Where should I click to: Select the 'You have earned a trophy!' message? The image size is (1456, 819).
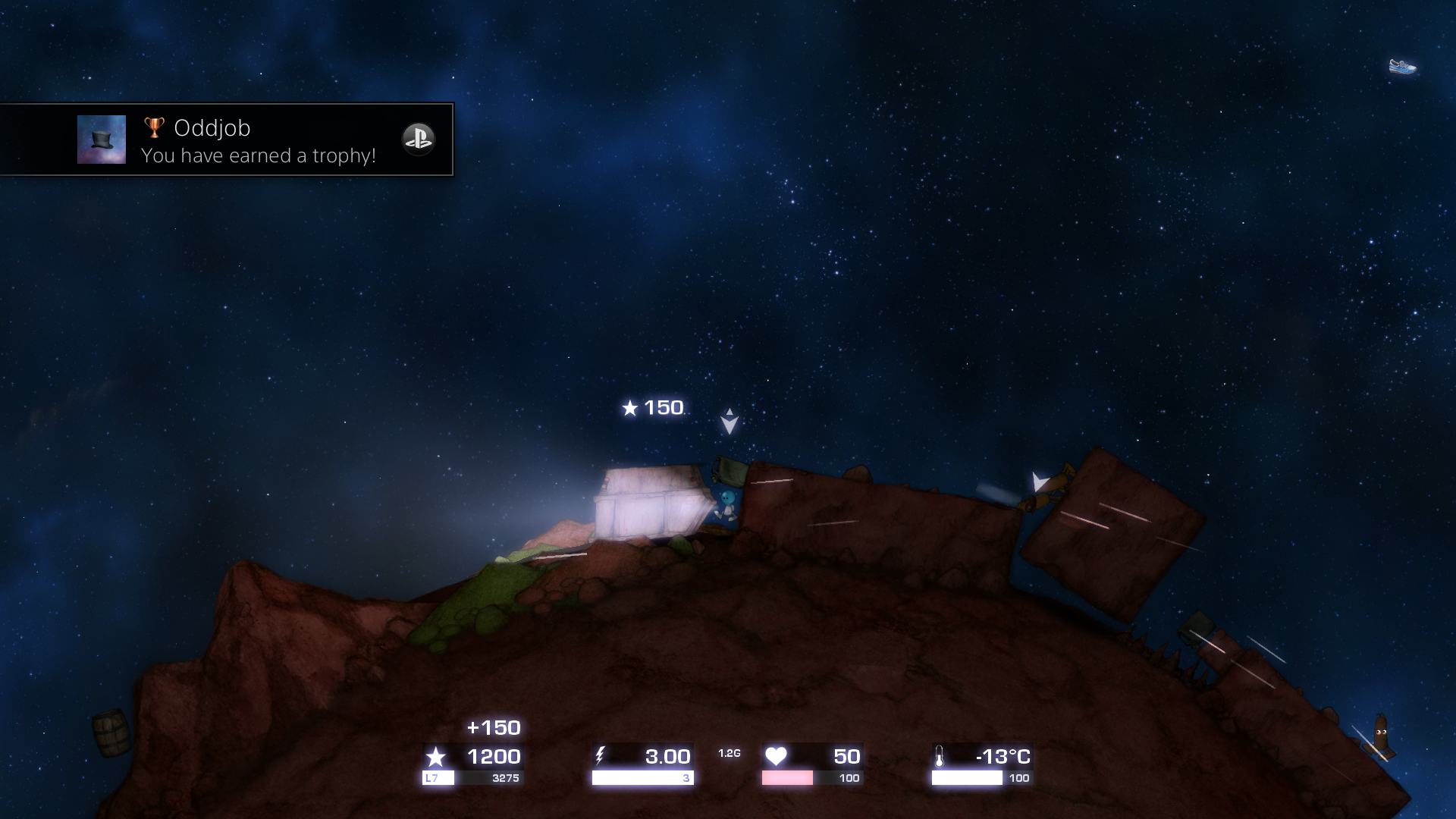258,157
